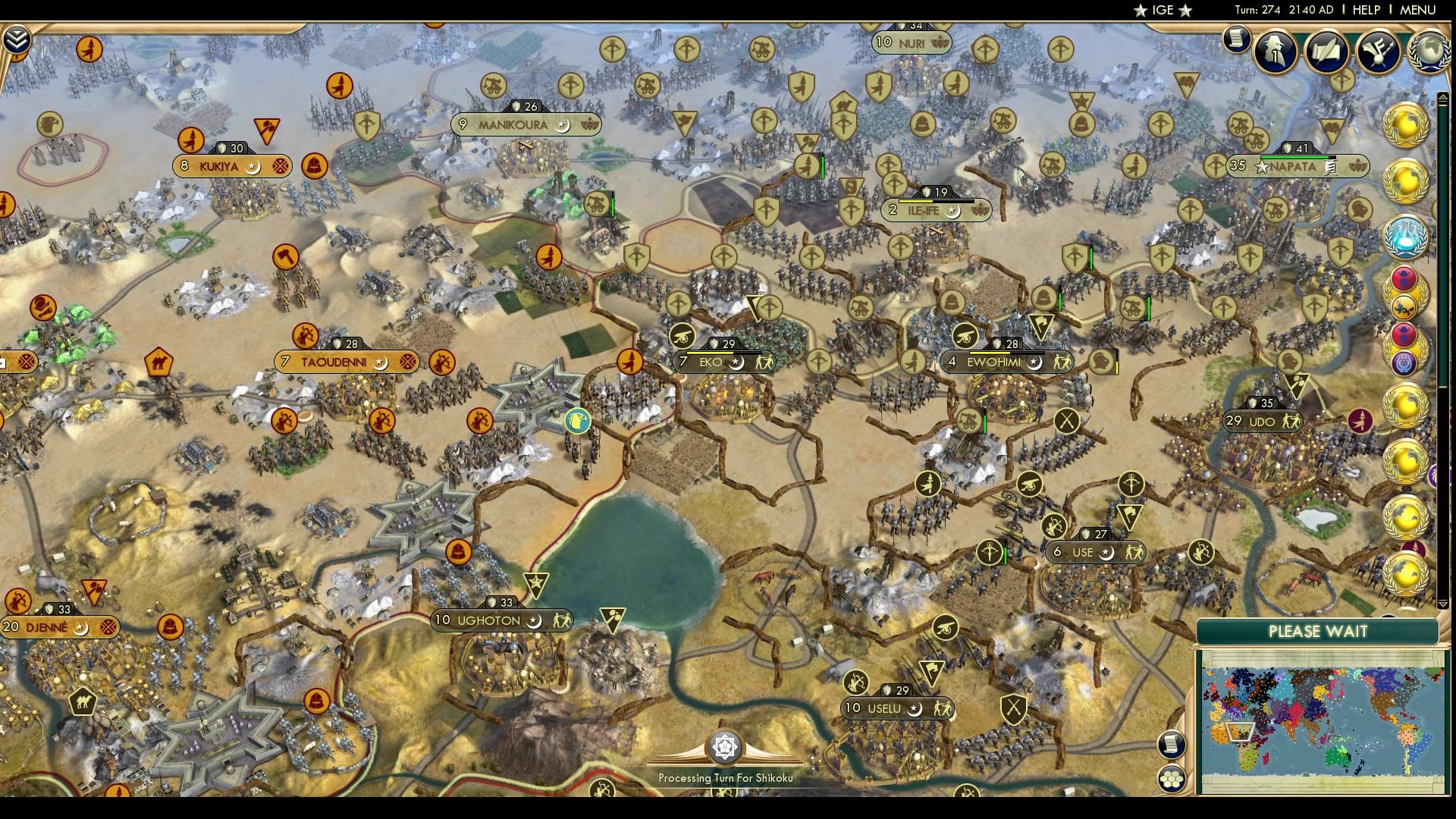Open map options via scroll icon beside minimap

click(1172, 744)
